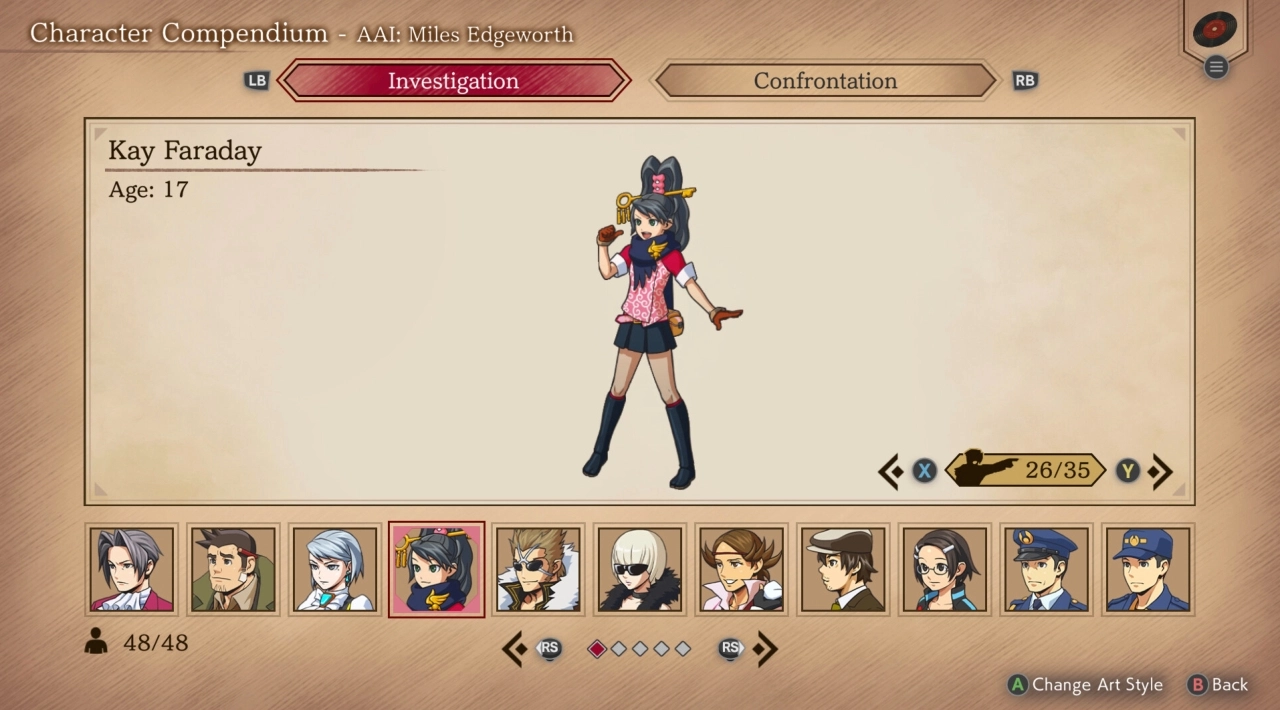Choose the white-haired woman with sunglasses
Viewport: 1280px width, 710px height.
tap(639, 570)
